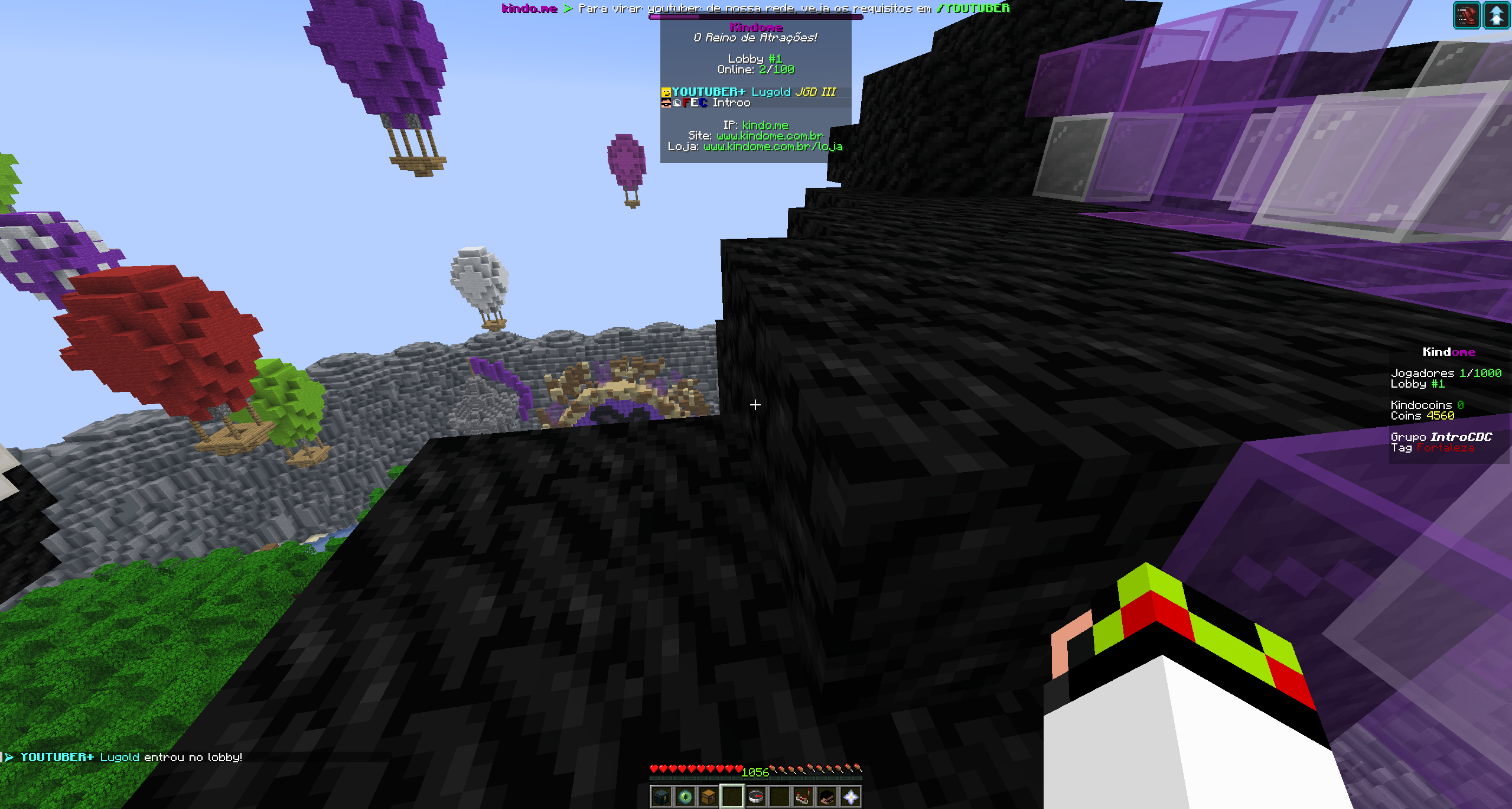Choose the player head hotbar item
Screen dimensions: 1512x809
click(827, 797)
